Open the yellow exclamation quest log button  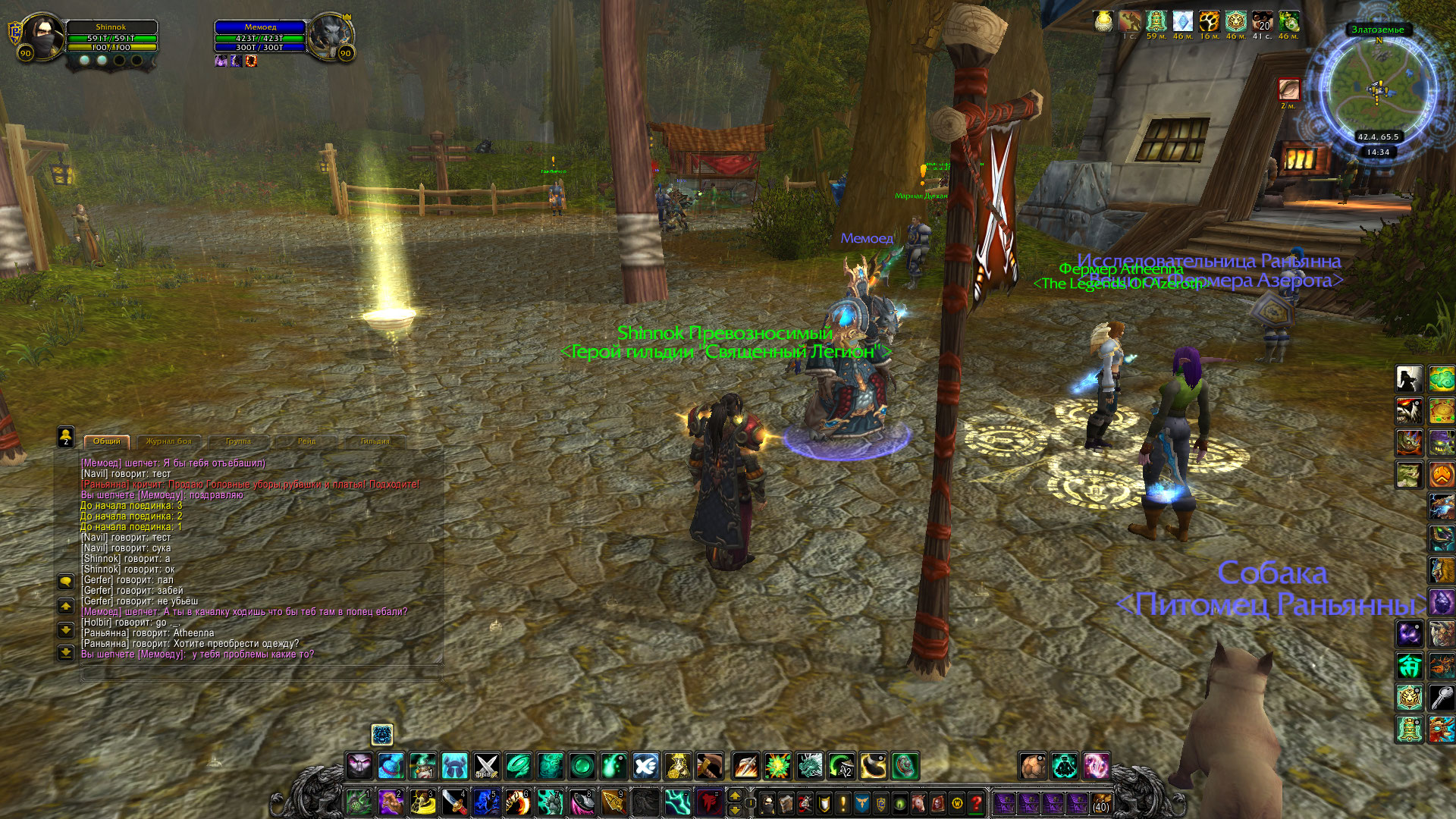pos(843,802)
